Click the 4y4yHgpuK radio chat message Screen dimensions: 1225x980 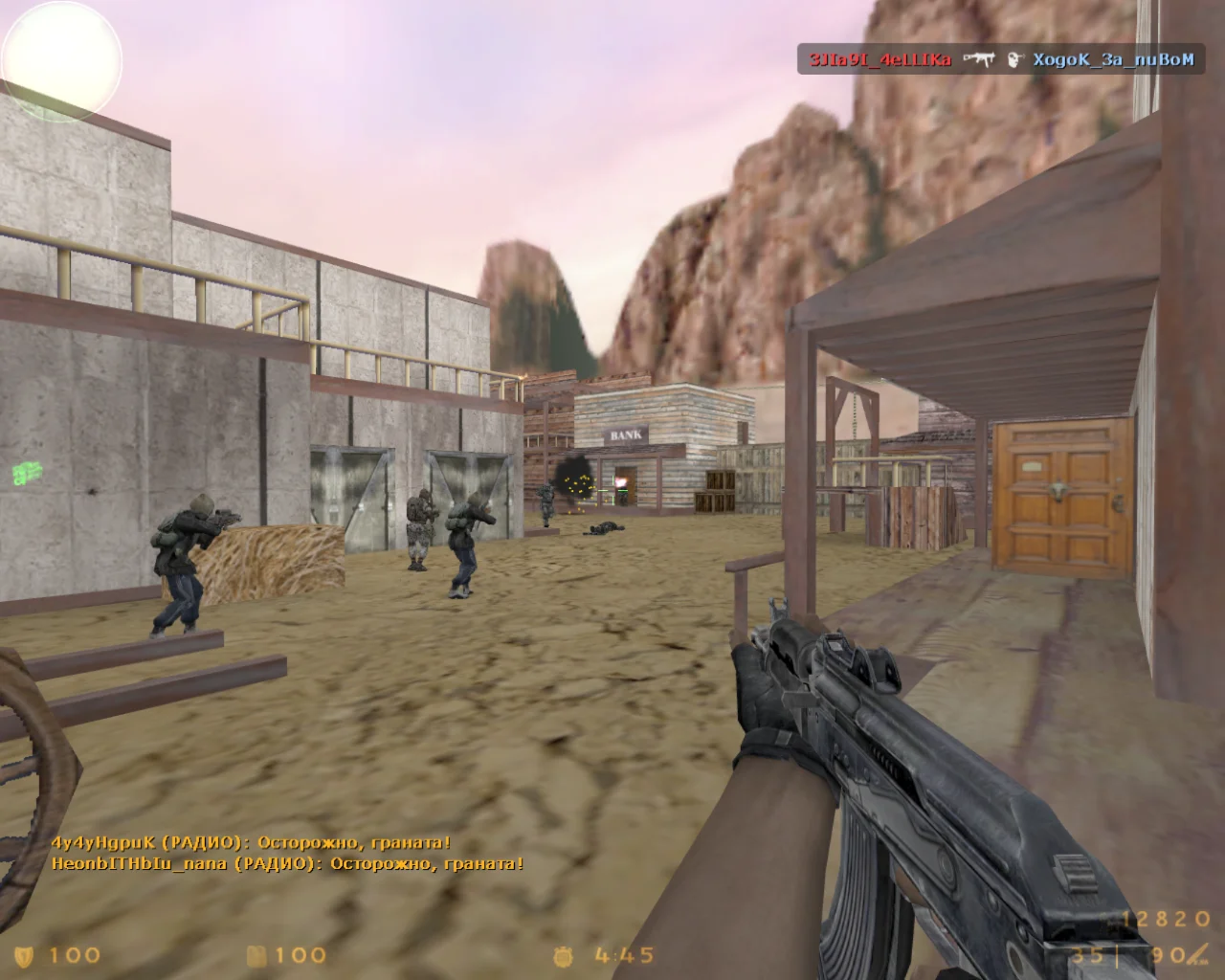pyautogui.click(x=251, y=843)
